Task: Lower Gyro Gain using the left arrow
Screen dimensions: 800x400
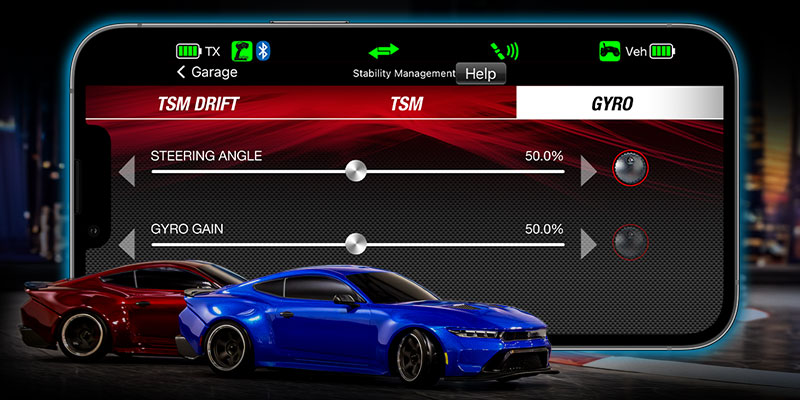Action: 127,243
